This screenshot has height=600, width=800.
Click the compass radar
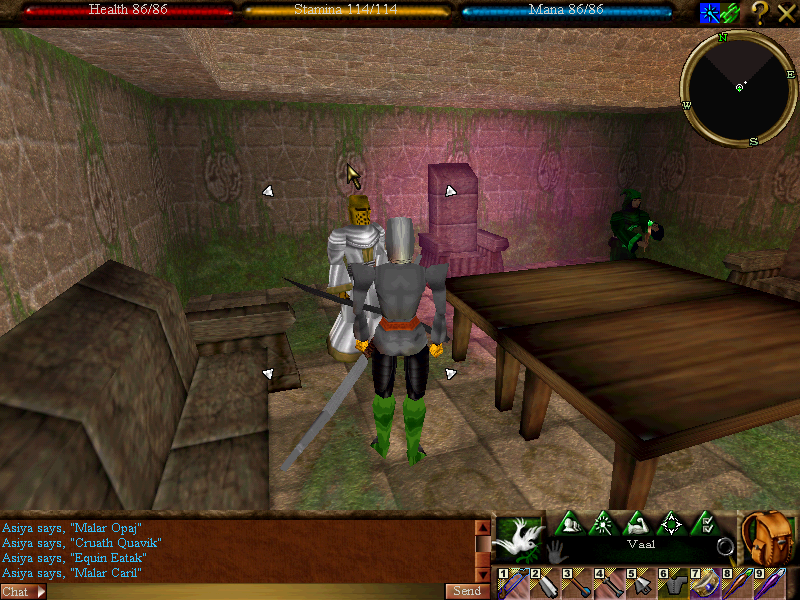739,88
